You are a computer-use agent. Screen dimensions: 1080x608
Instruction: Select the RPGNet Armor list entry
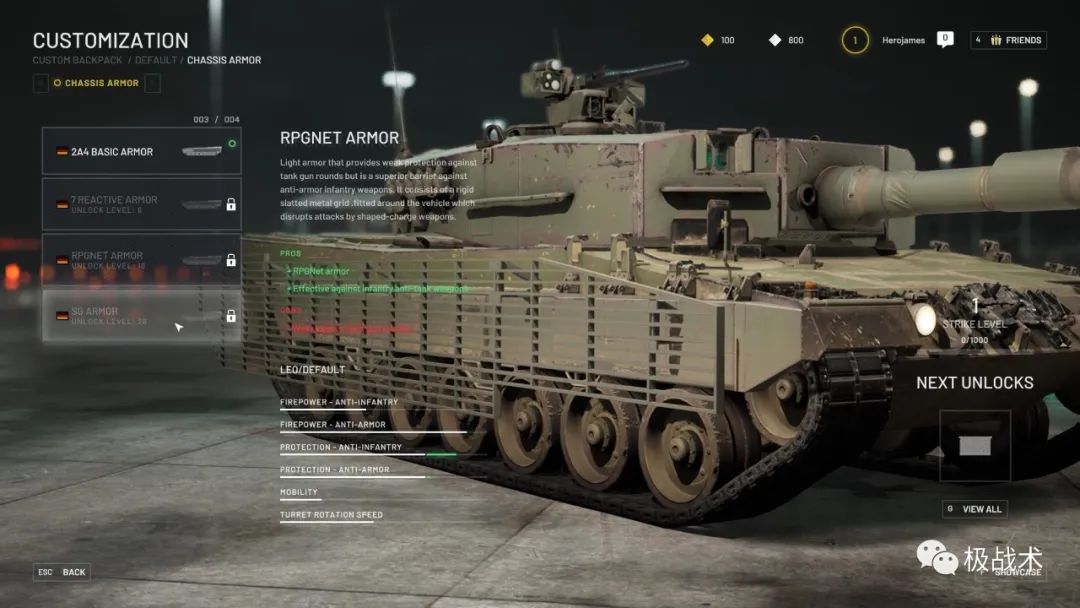point(141,259)
